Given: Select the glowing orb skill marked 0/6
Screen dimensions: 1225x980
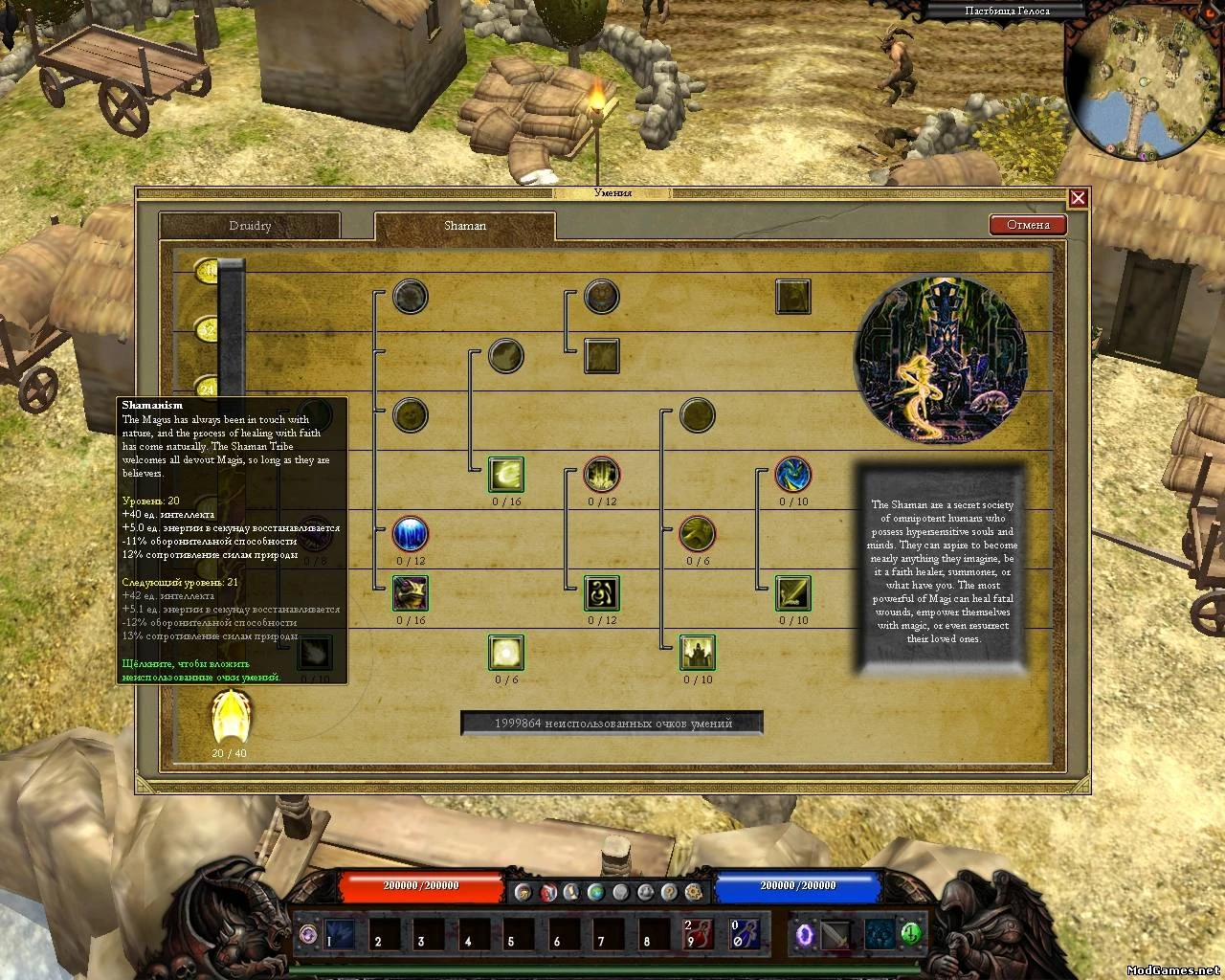Looking at the screenshot, I should click(x=505, y=654).
